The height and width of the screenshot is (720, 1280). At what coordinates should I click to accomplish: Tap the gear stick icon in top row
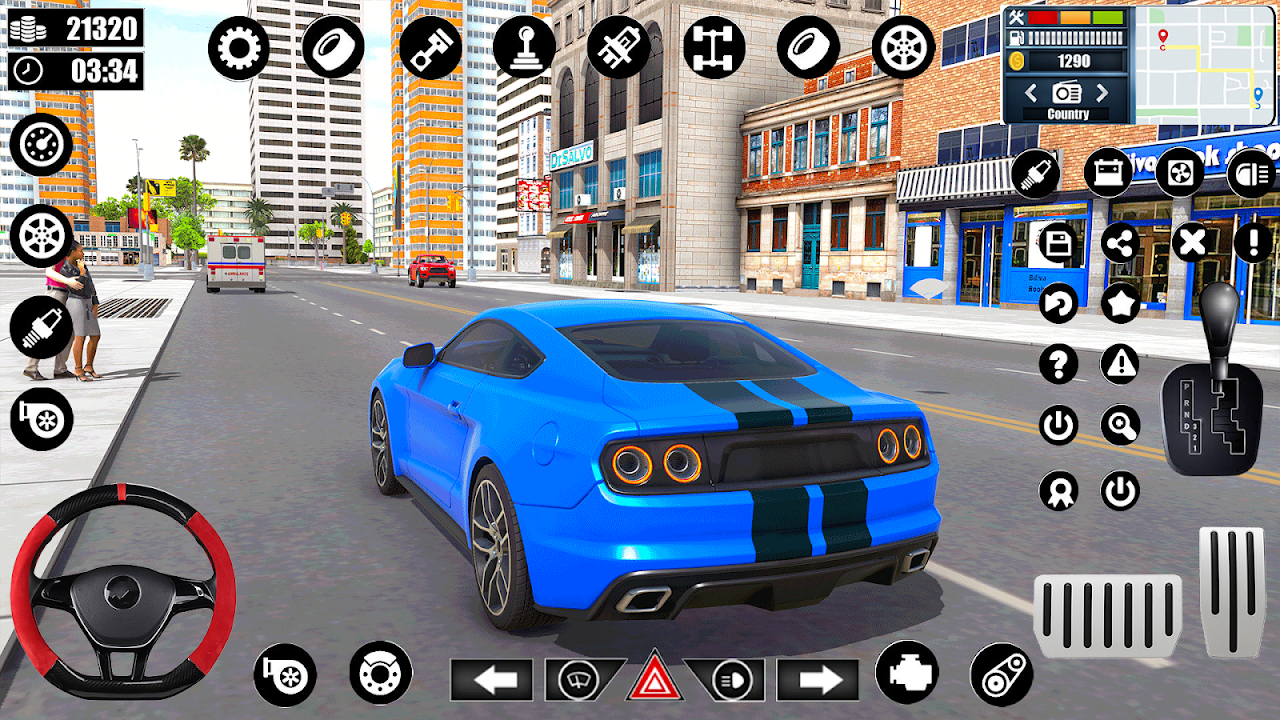click(523, 47)
